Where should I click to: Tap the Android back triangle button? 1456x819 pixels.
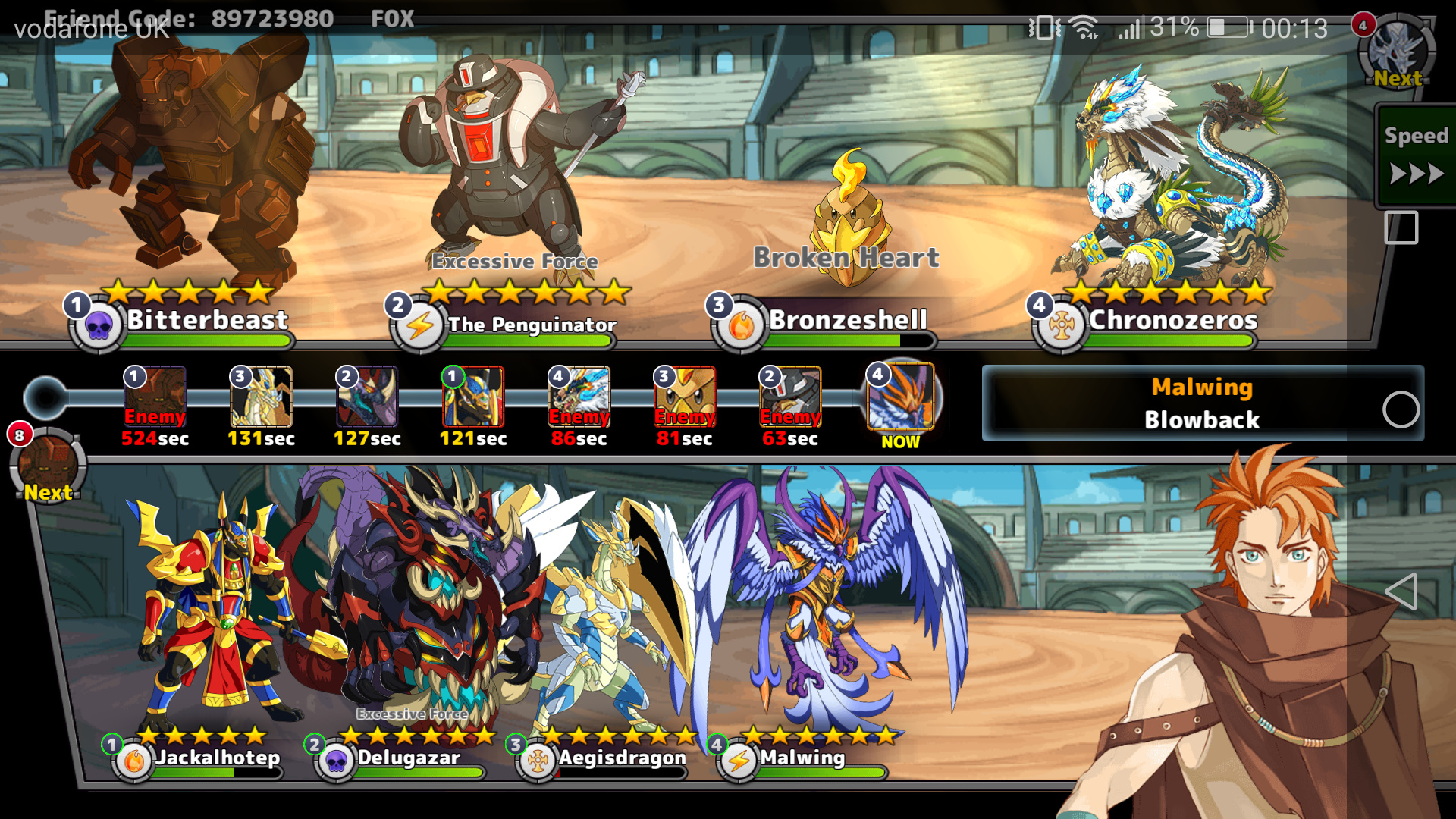[1401, 591]
